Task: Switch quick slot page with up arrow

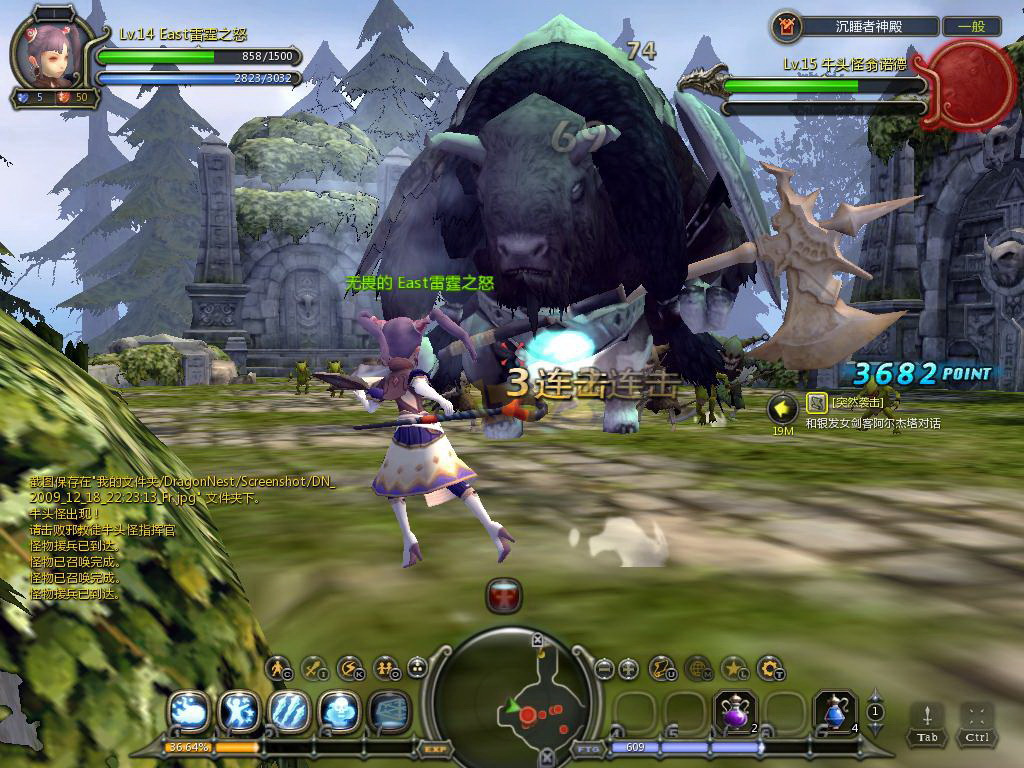Action: point(875,694)
